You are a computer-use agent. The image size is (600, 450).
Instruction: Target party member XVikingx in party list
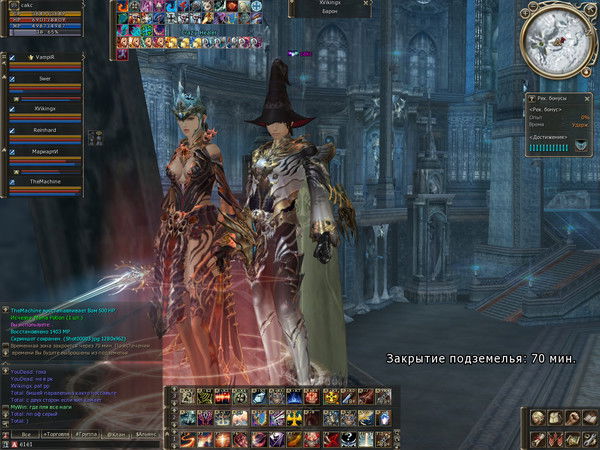(45, 107)
